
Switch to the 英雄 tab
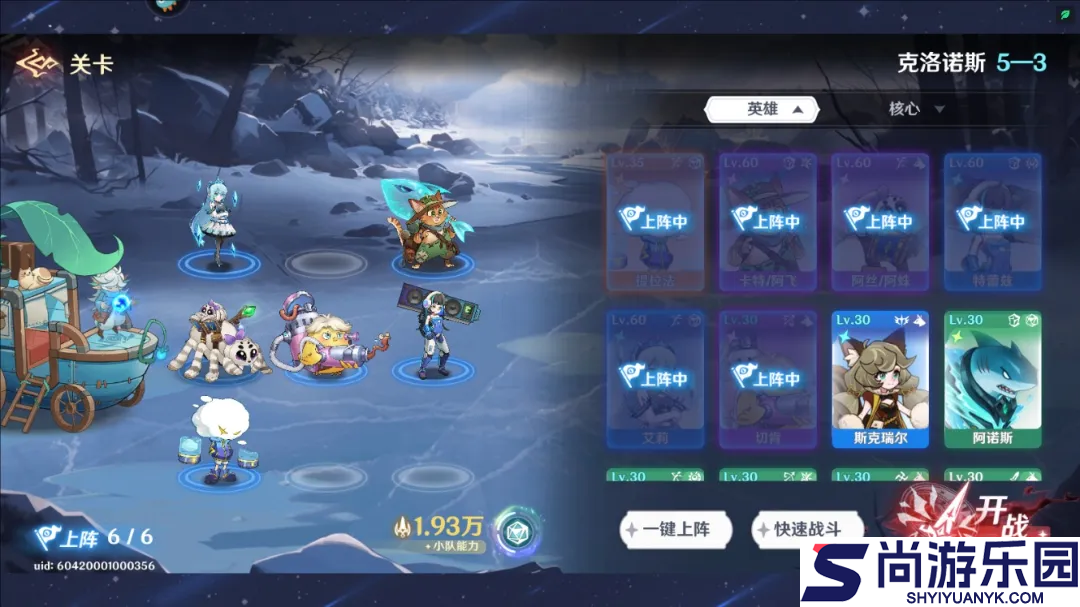[762, 109]
